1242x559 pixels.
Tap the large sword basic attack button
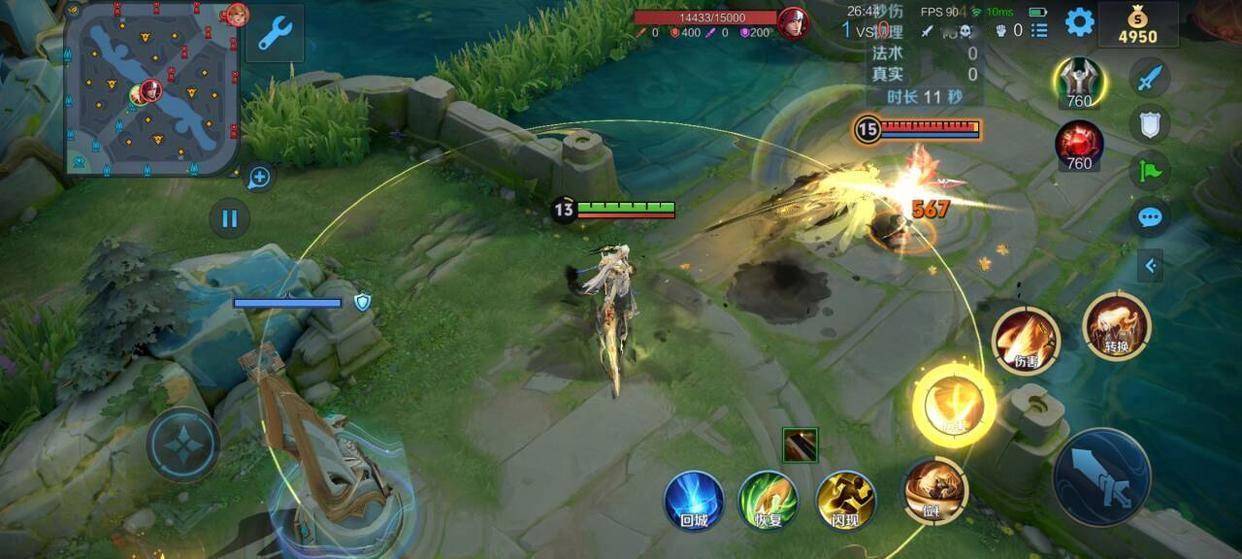(1101, 477)
